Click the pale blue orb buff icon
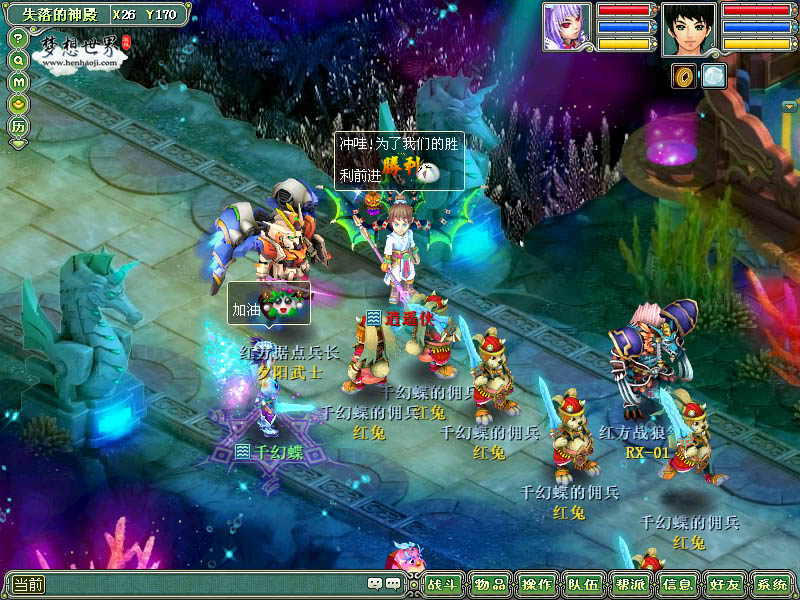Screen dimensions: 800x600 (714, 76)
